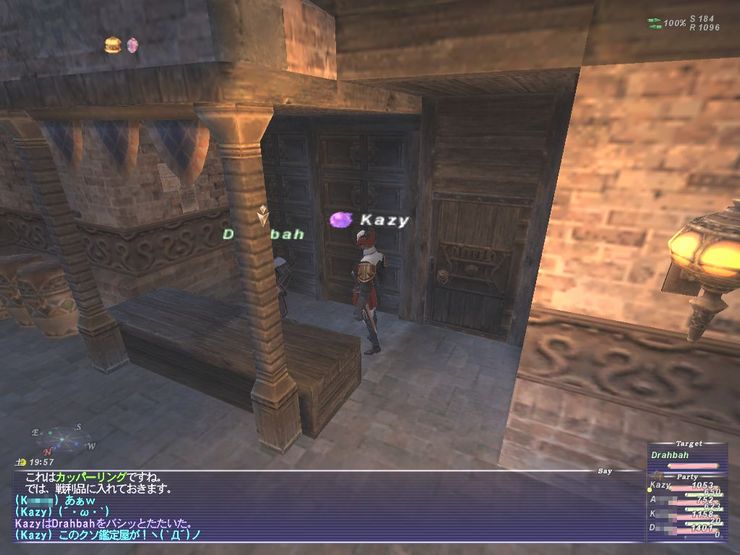Select the pink gem status icon

click(x=133, y=45)
